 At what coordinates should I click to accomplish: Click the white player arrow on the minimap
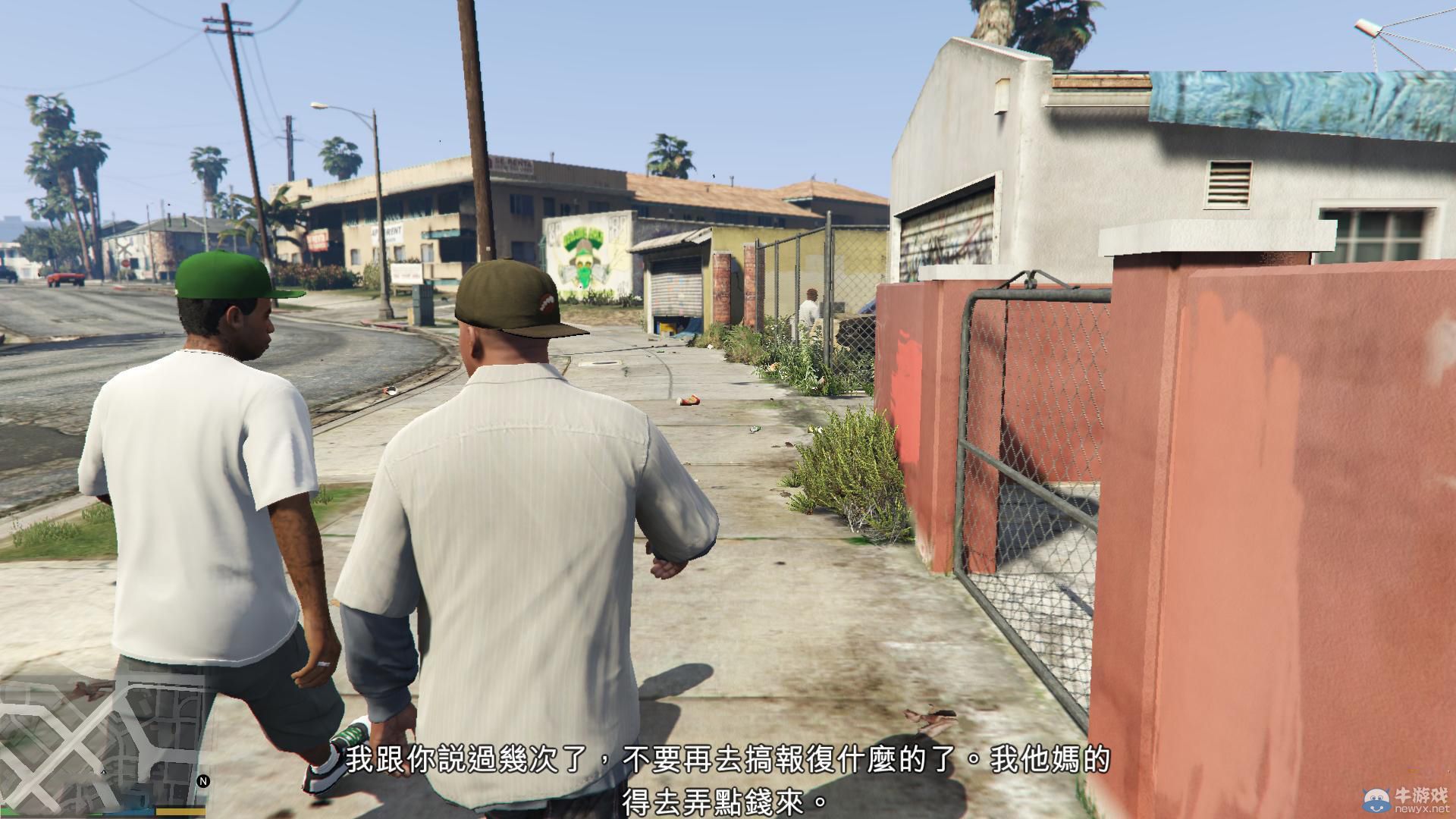[x=103, y=772]
